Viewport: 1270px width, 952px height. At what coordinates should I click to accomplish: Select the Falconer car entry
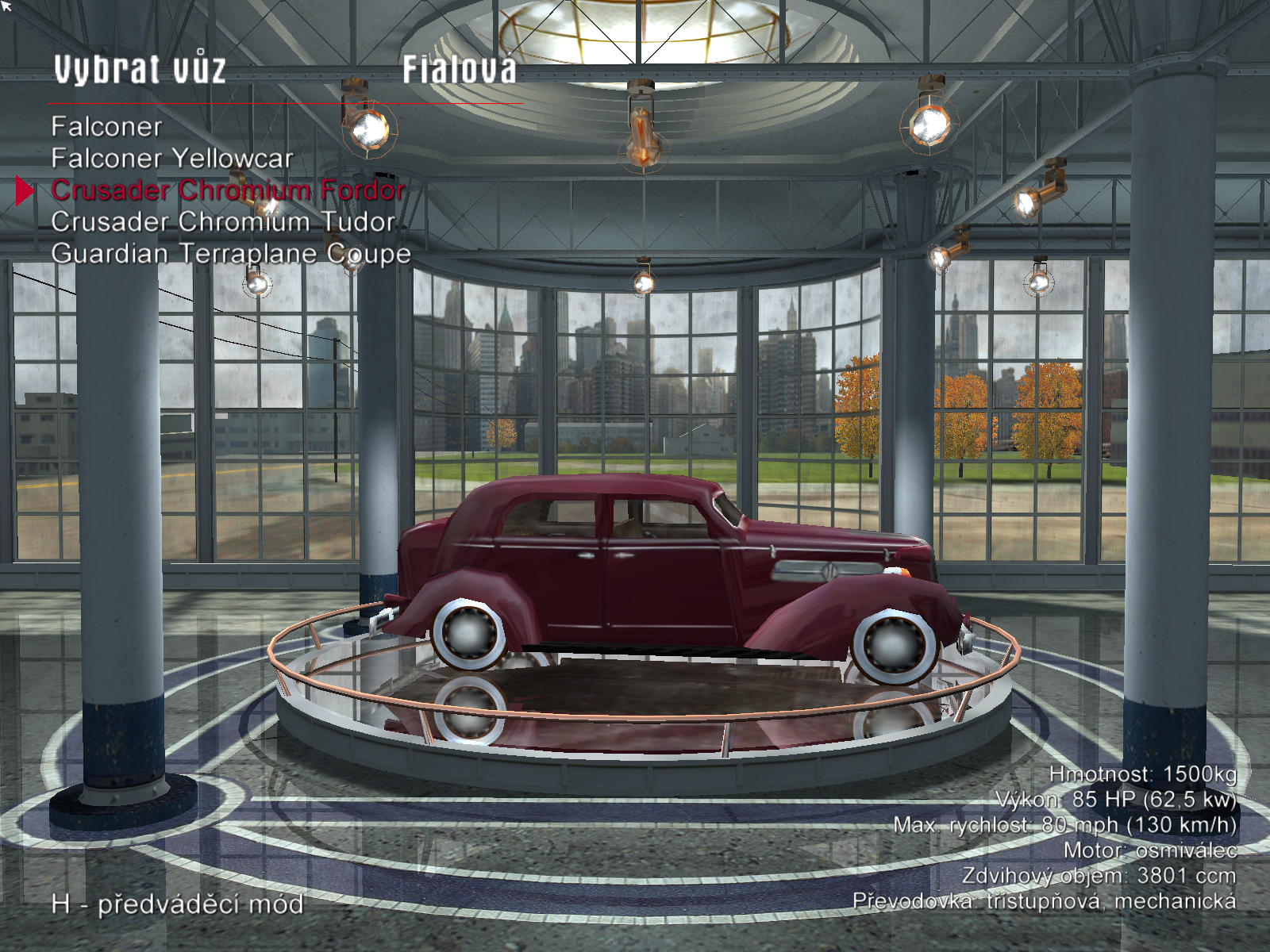106,127
